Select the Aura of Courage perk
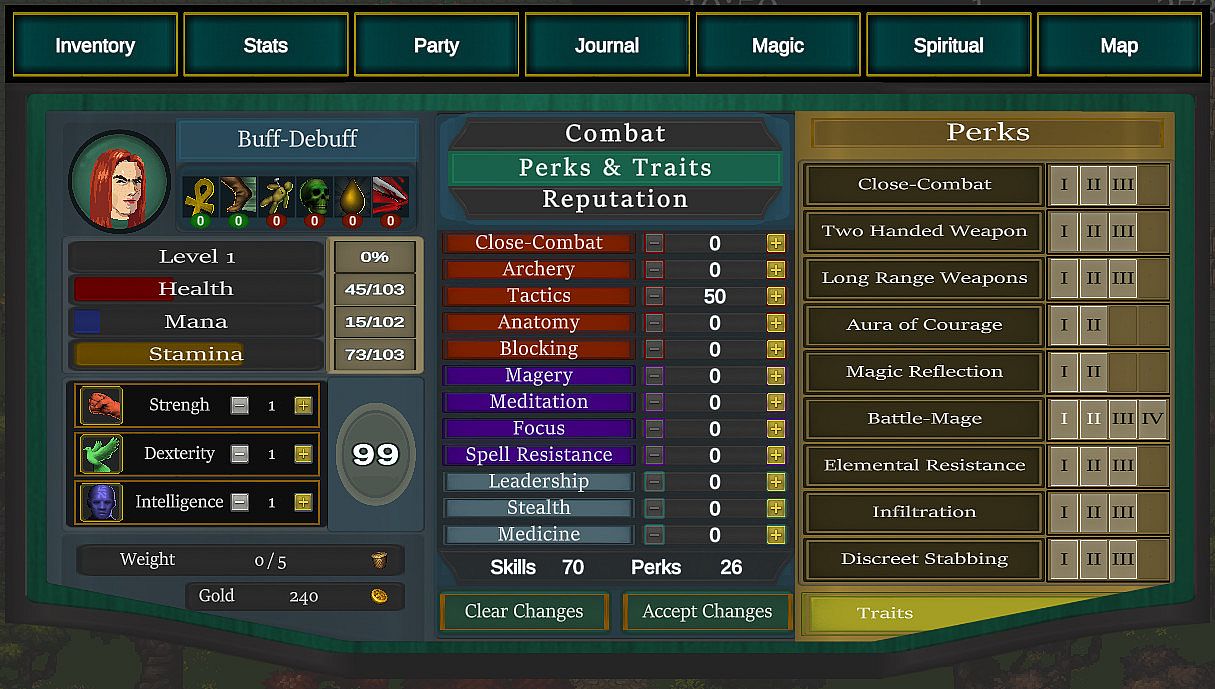Screen dimensions: 1215x689 coord(924,325)
